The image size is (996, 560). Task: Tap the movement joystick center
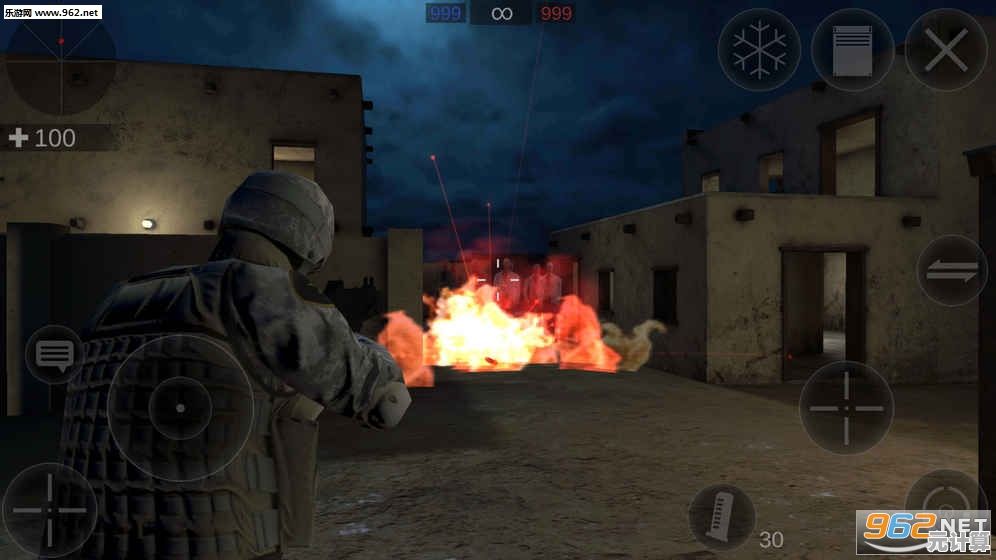pos(180,407)
